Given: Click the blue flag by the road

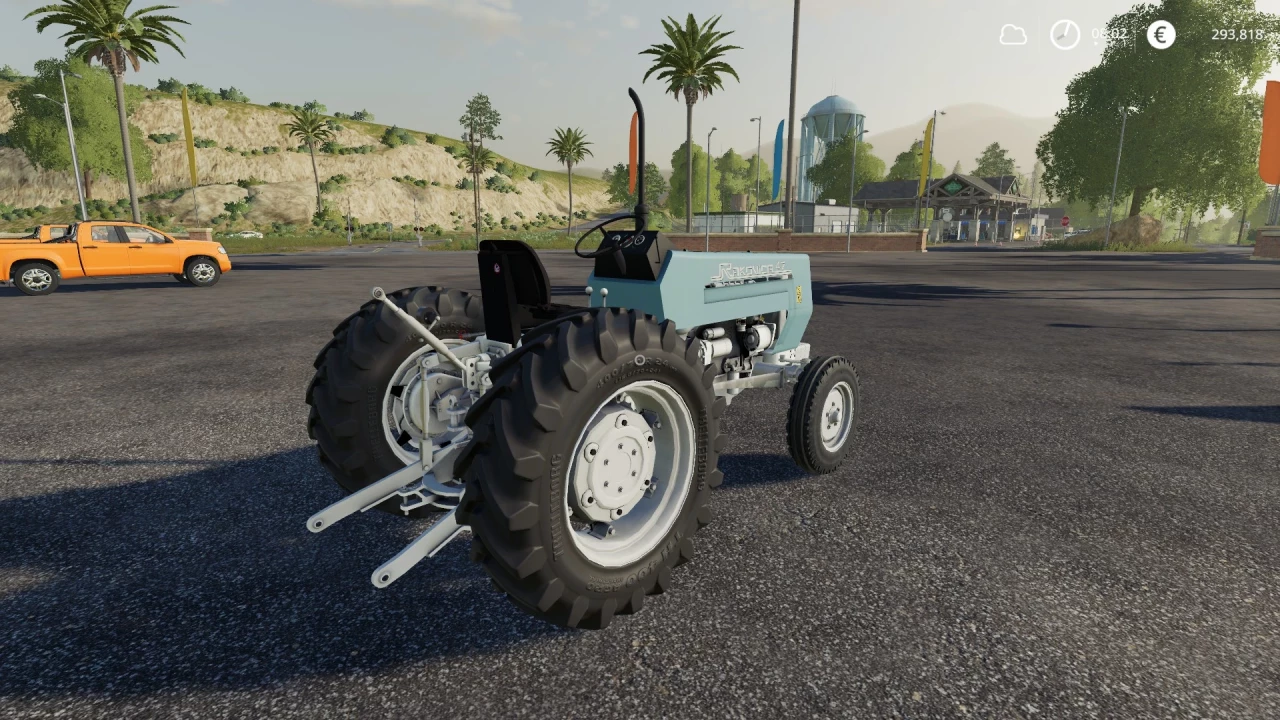Looking at the screenshot, I should [x=779, y=155].
